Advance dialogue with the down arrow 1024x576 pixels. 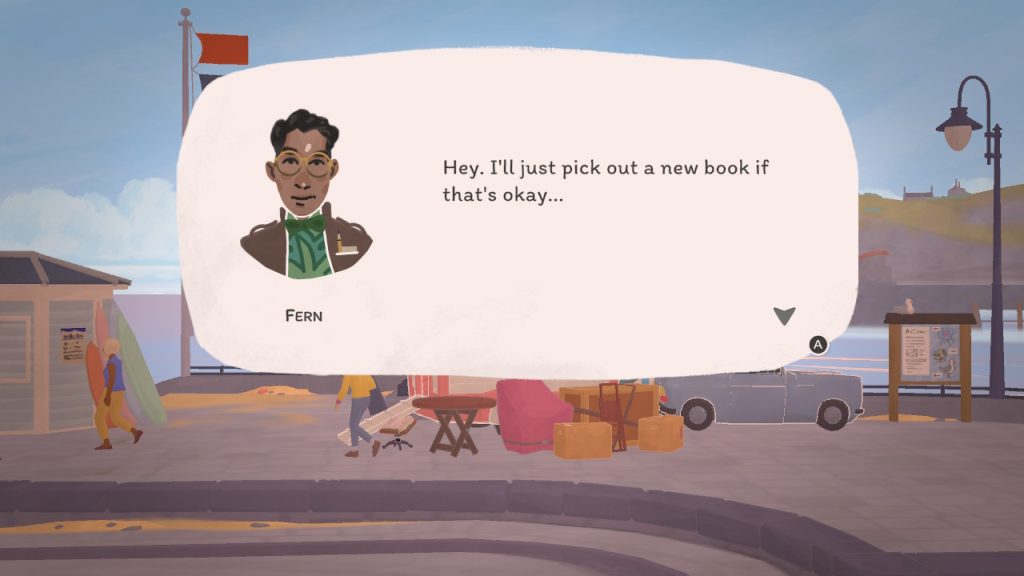click(784, 316)
